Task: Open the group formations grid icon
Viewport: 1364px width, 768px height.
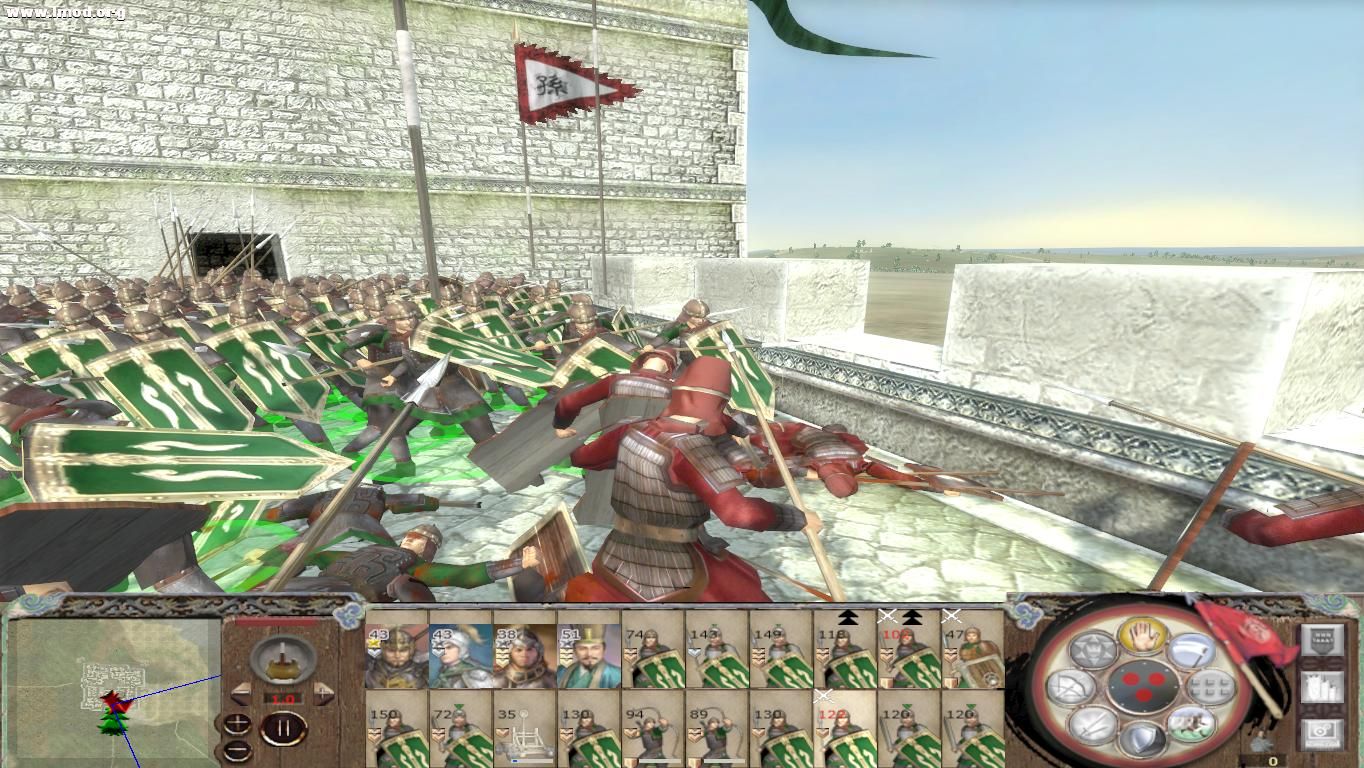Action: coord(1213,689)
